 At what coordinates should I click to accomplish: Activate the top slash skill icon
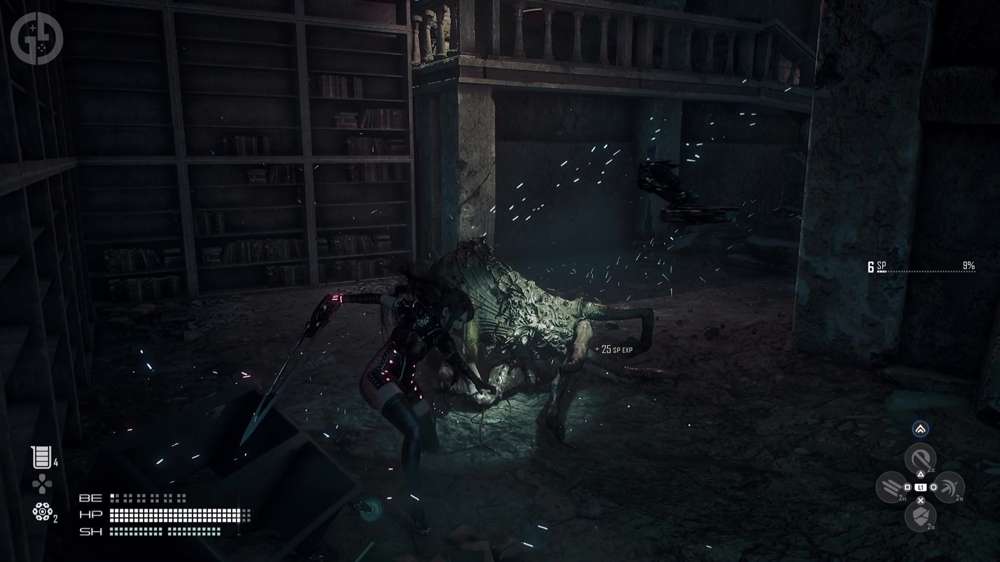pos(919,459)
